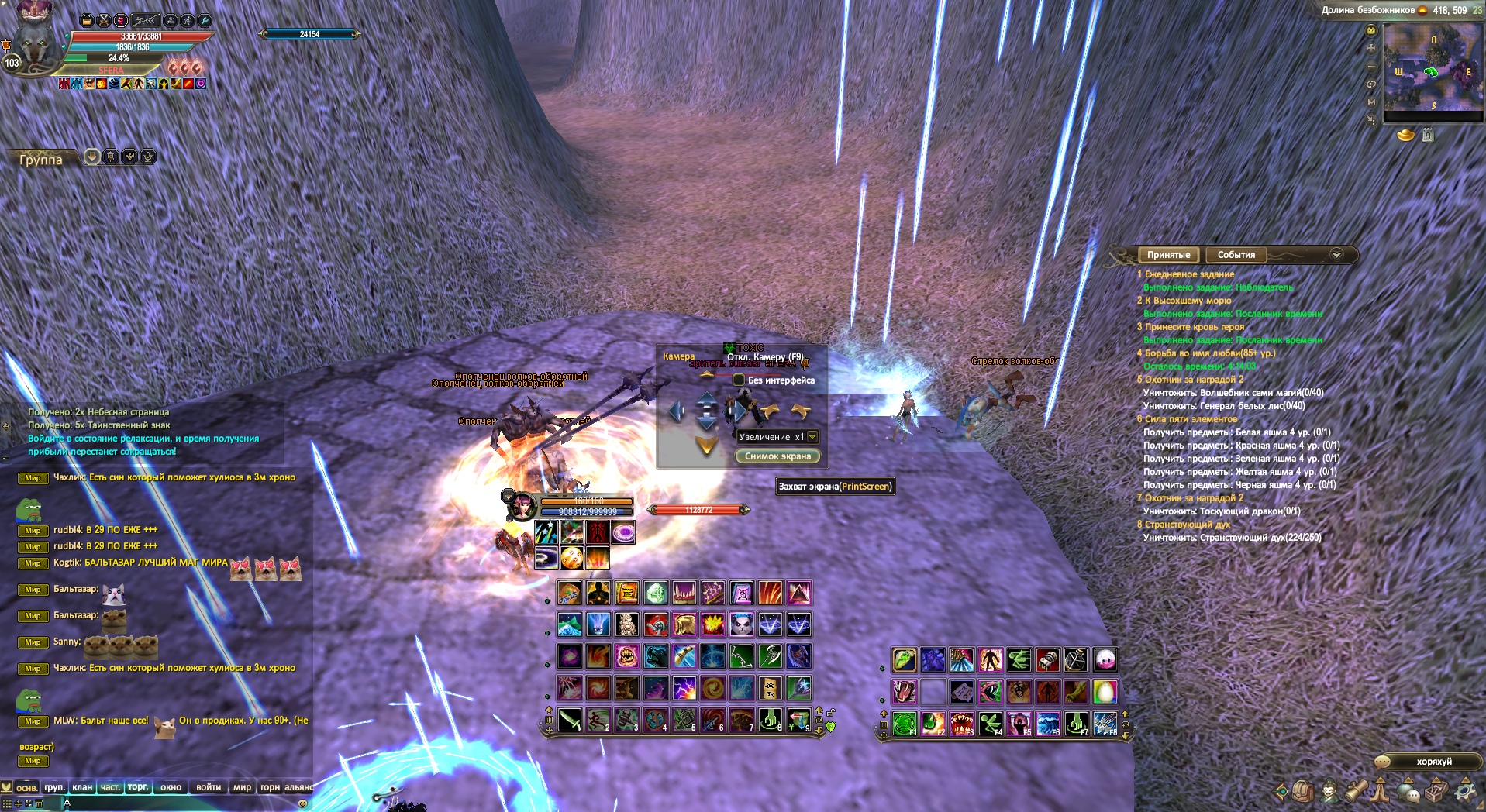Tick the Без интерфейса checkbox

point(739,380)
